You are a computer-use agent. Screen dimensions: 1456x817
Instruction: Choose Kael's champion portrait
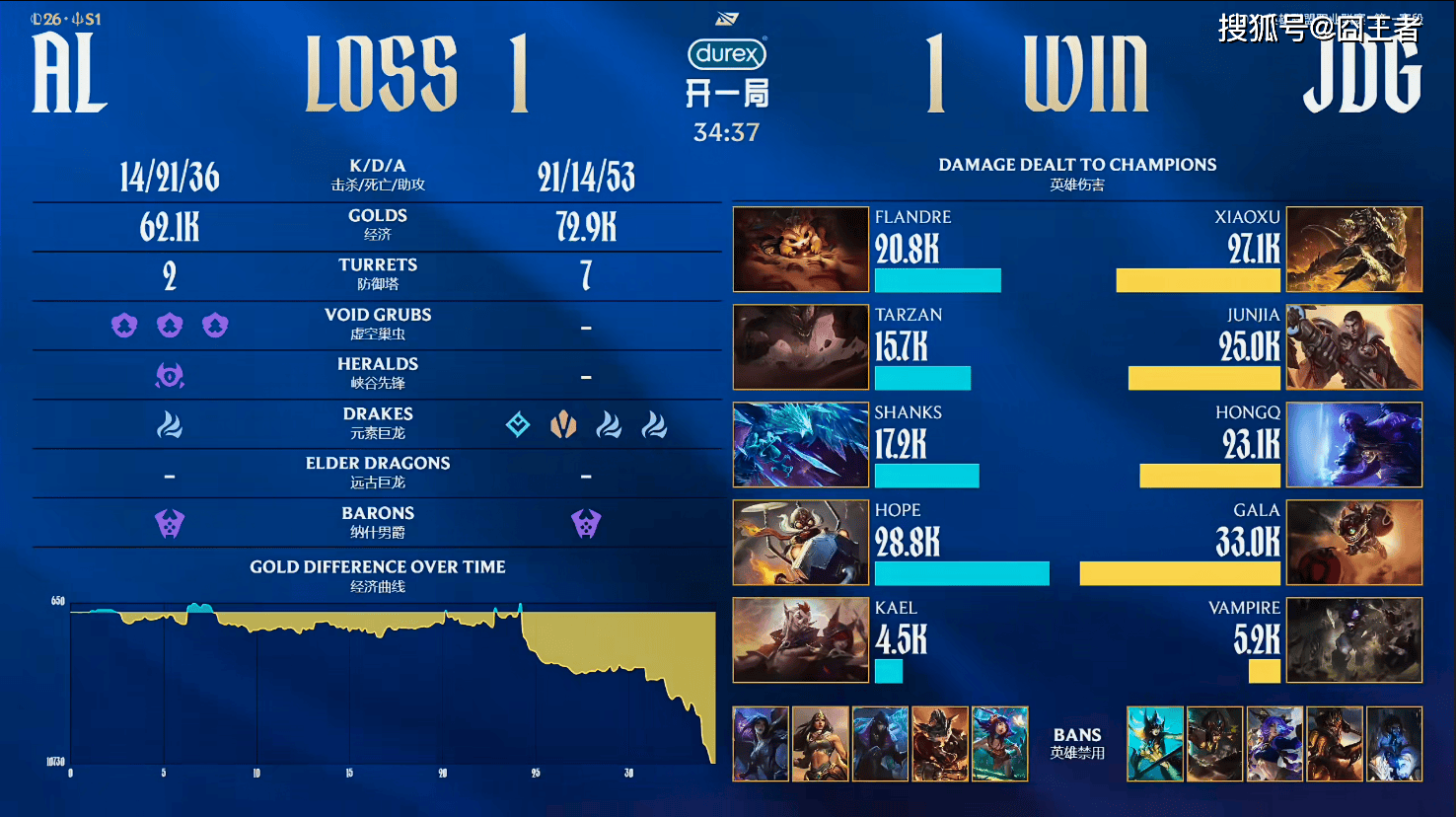(x=800, y=639)
